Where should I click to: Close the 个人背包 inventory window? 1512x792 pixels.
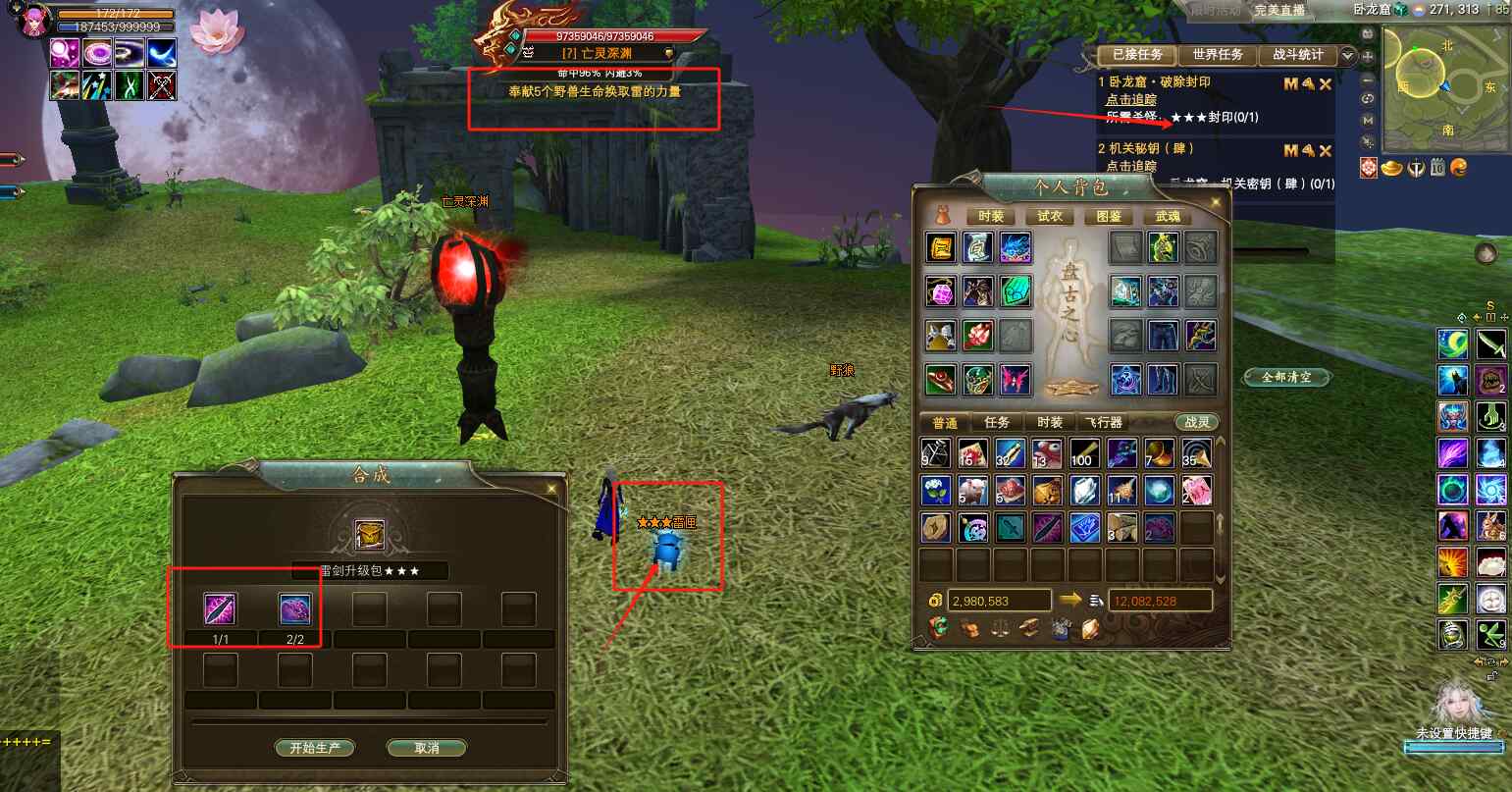pyautogui.click(x=1218, y=202)
